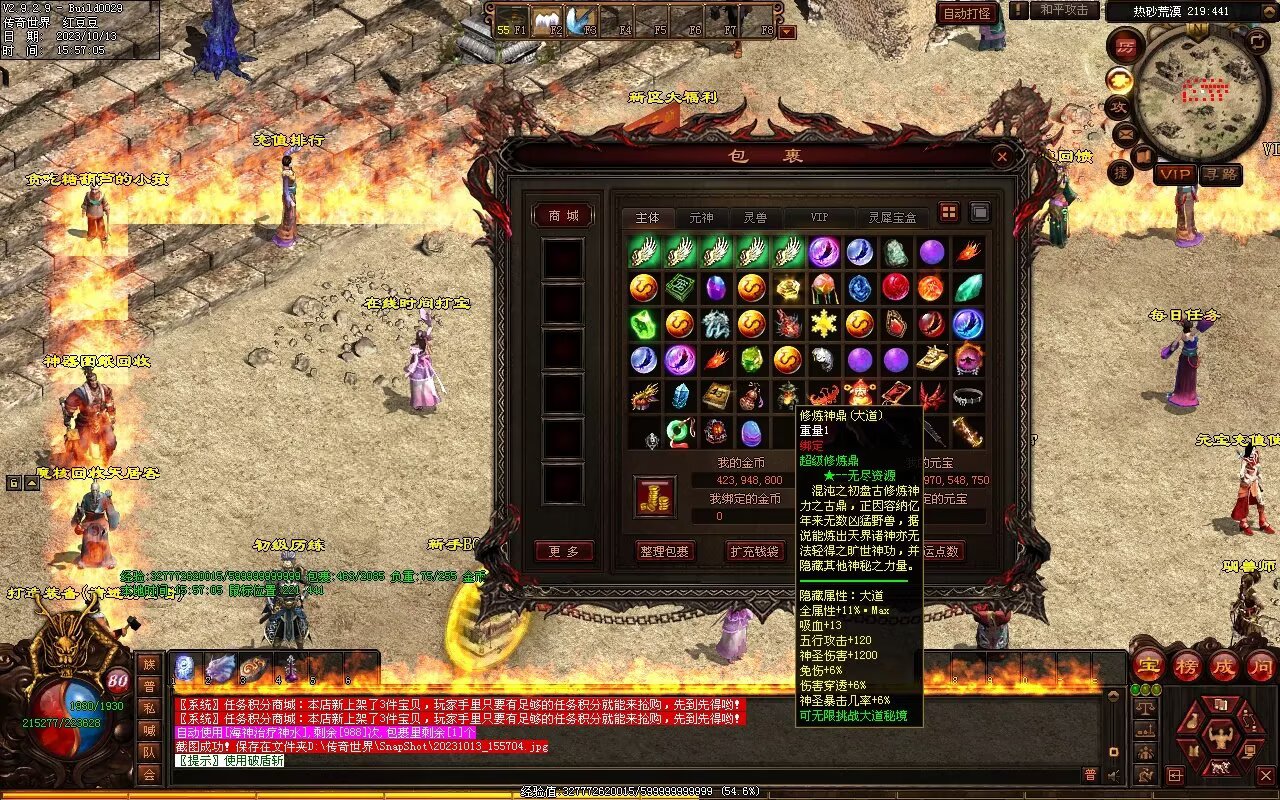The height and width of the screenshot is (800, 1280).
Task: Open the 榜 rankings button
Action: [x=1187, y=666]
